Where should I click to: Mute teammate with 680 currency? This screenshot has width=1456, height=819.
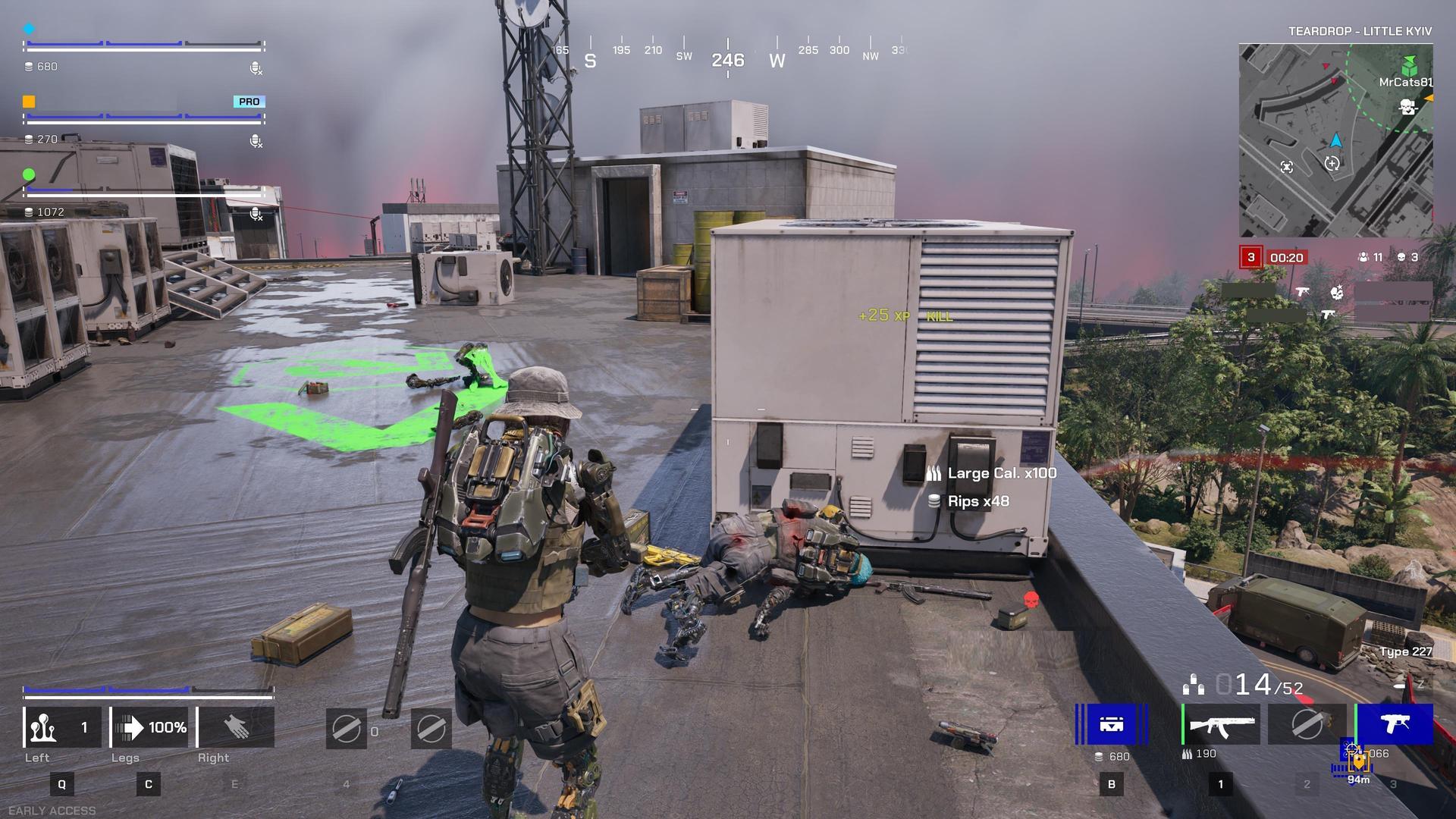pyautogui.click(x=256, y=69)
